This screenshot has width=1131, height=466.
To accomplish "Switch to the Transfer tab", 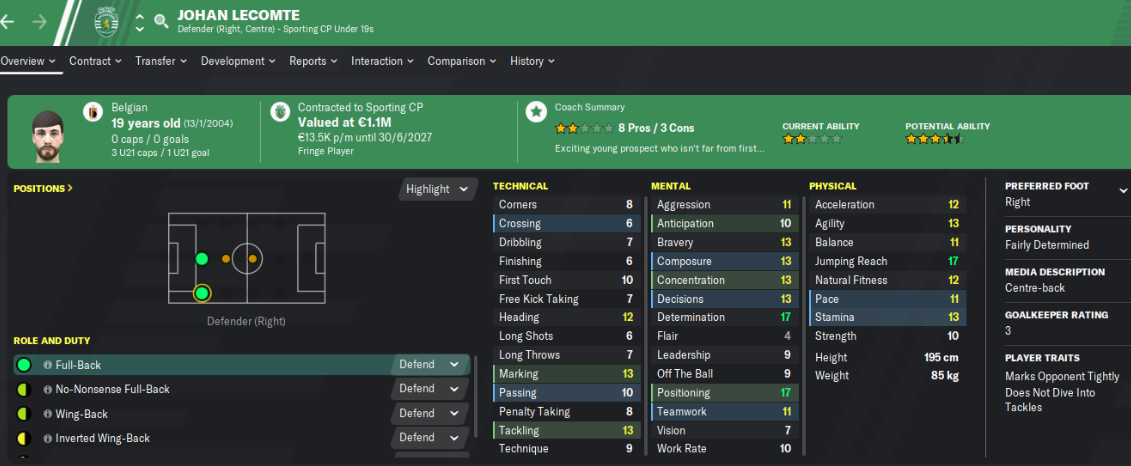I will point(161,61).
